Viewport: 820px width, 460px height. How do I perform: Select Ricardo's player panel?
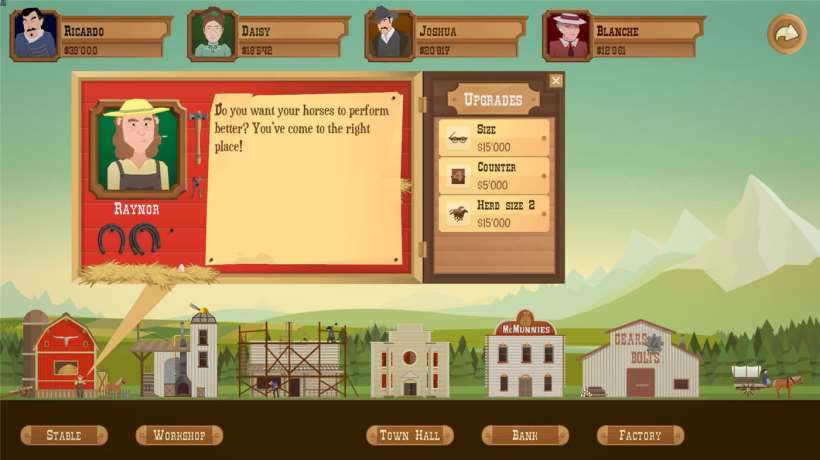coord(91,36)
